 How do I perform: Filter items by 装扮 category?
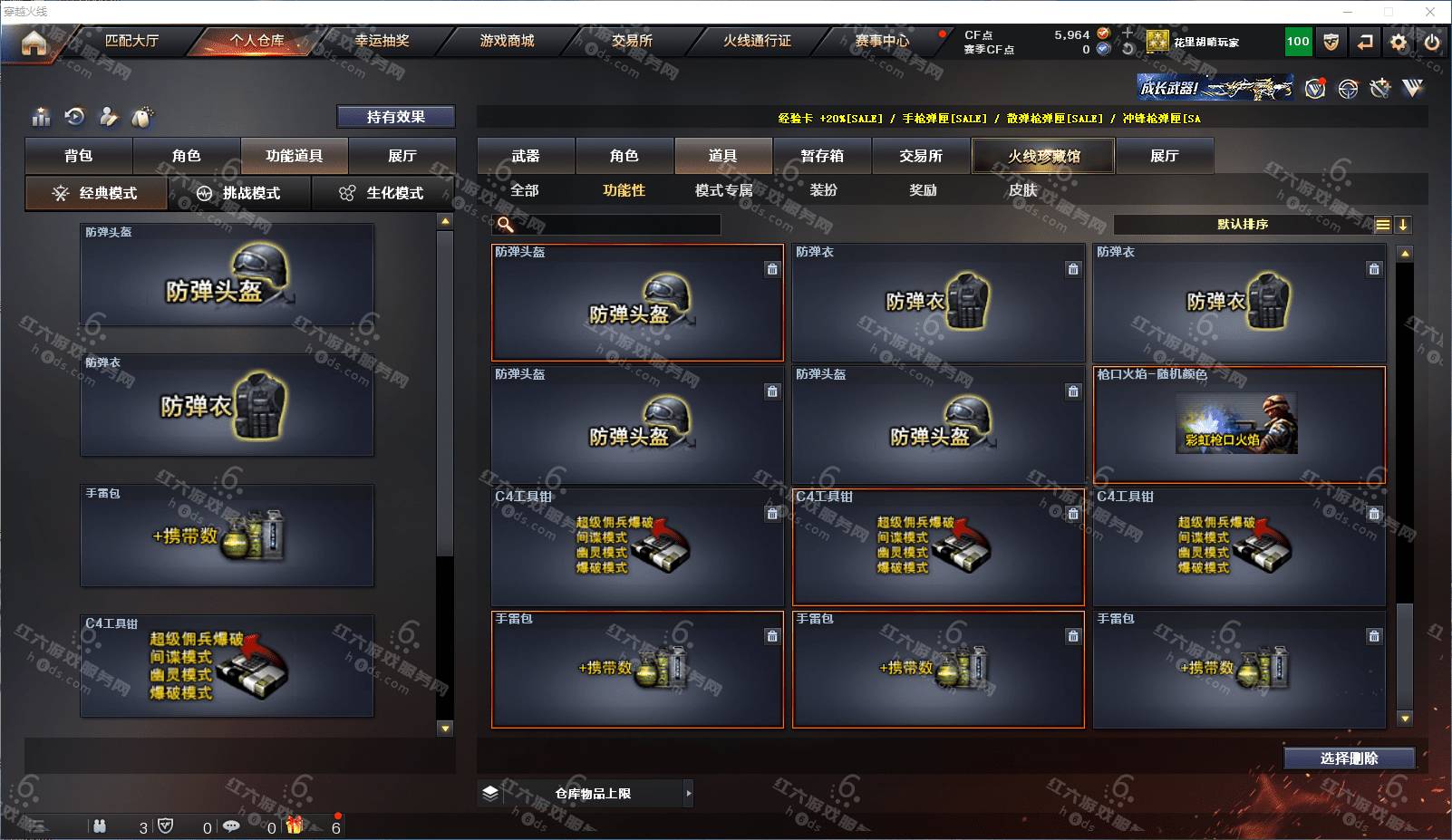tap(823, 190)
